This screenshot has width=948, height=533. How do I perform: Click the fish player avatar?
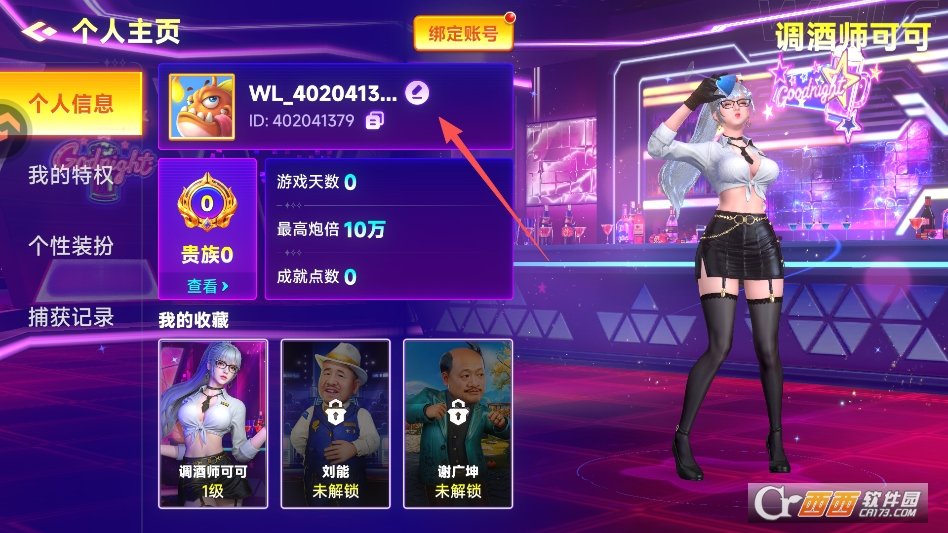click(202, 107)
